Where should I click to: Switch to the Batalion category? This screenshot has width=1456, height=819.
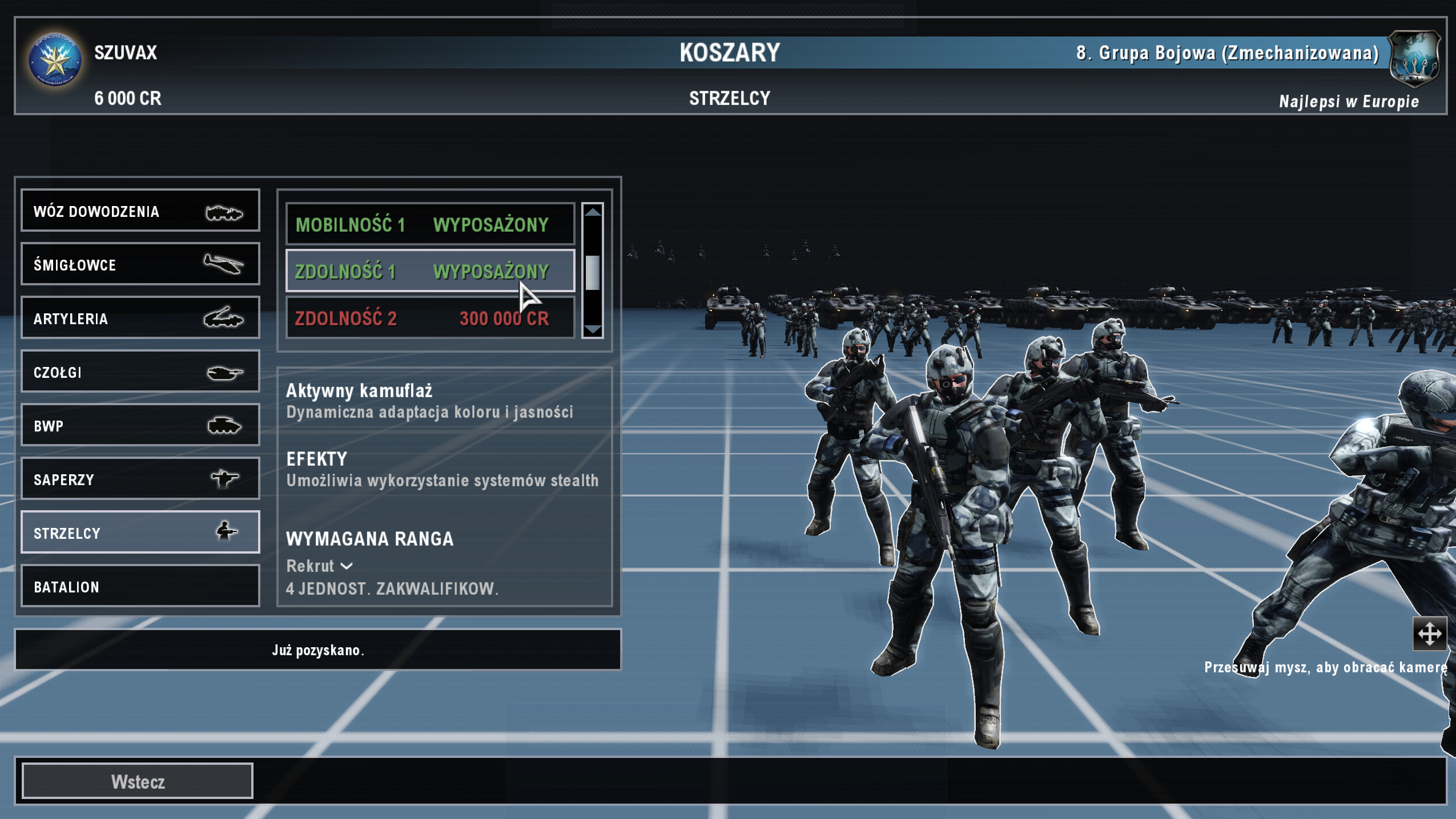[x=140, y=586]
